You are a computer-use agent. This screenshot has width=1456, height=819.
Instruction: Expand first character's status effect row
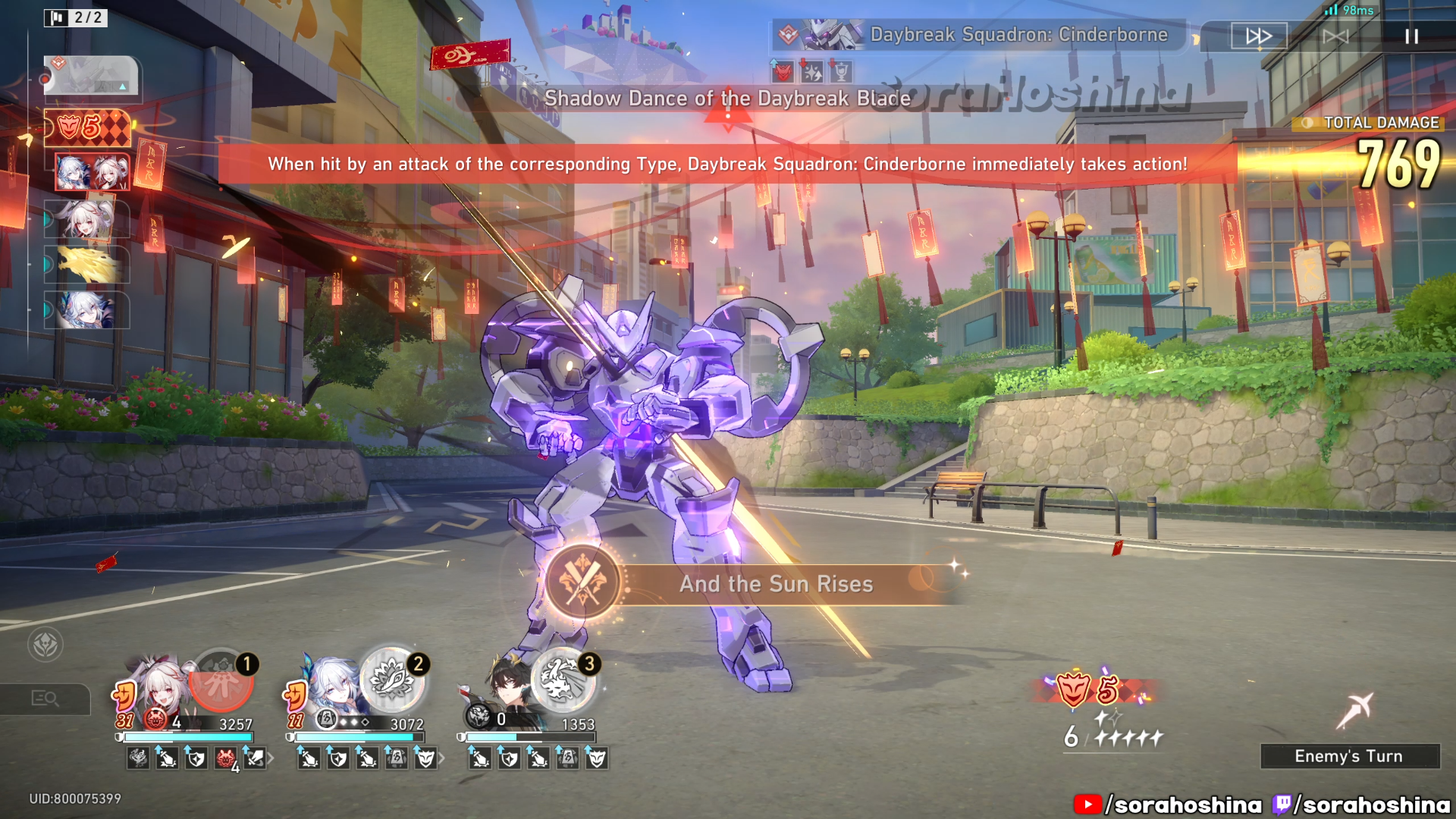[x=270, y=758]
